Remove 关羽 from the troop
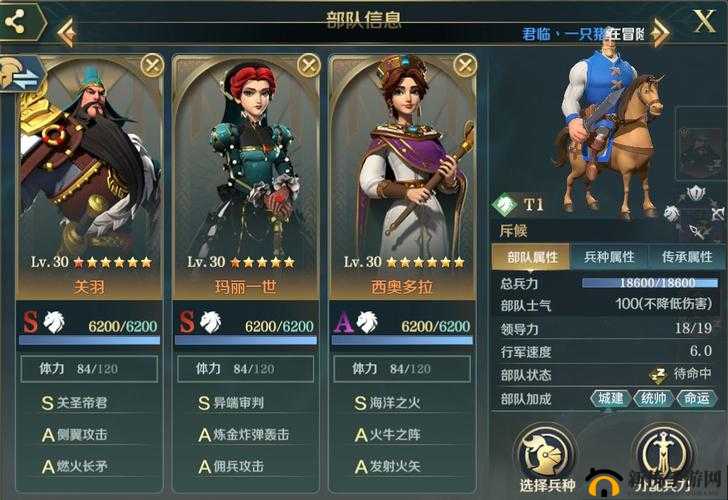This screenshot has height=500, width=728. [151, 66]
